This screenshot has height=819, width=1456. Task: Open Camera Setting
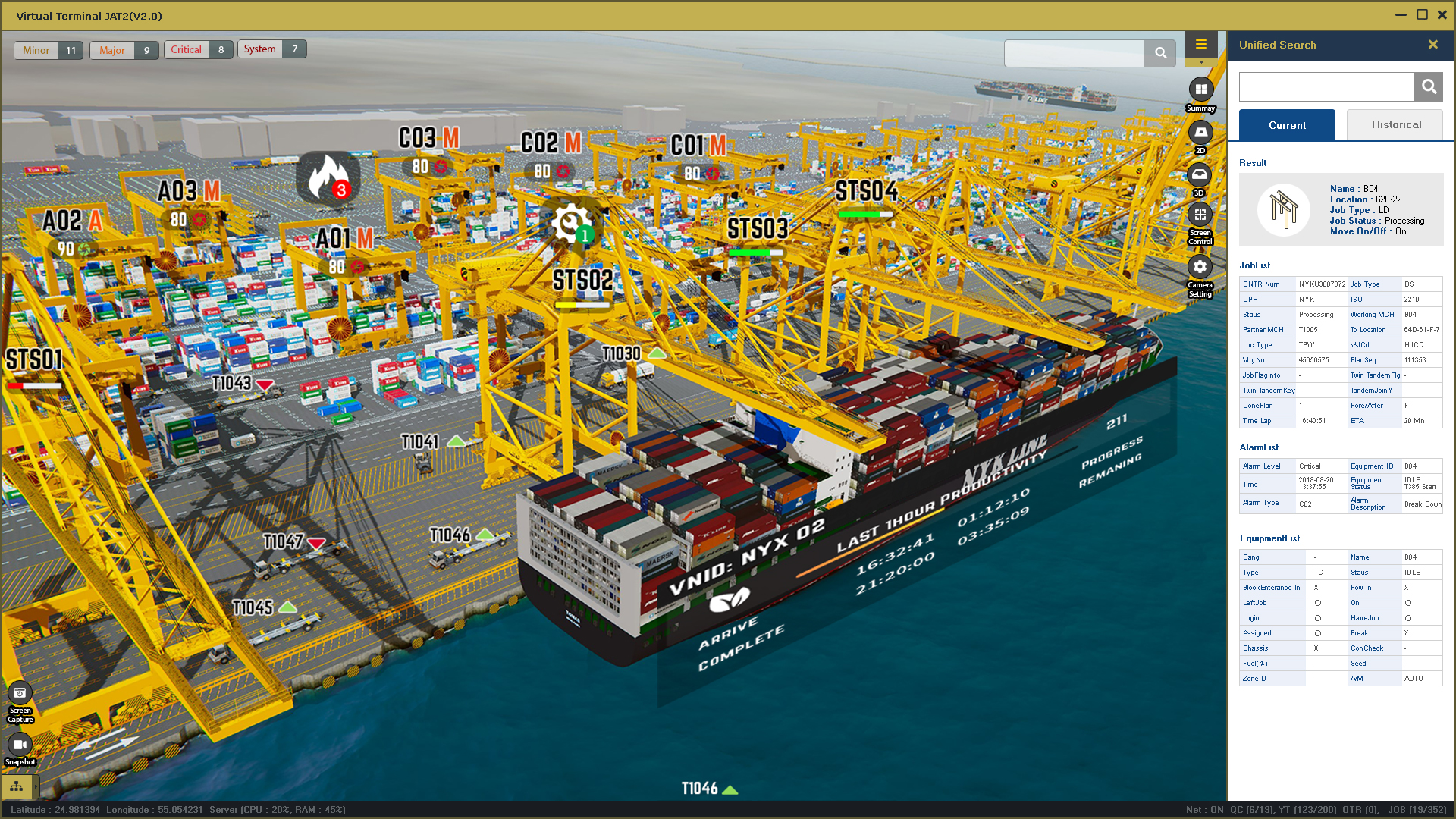(x=1200, y=267)
